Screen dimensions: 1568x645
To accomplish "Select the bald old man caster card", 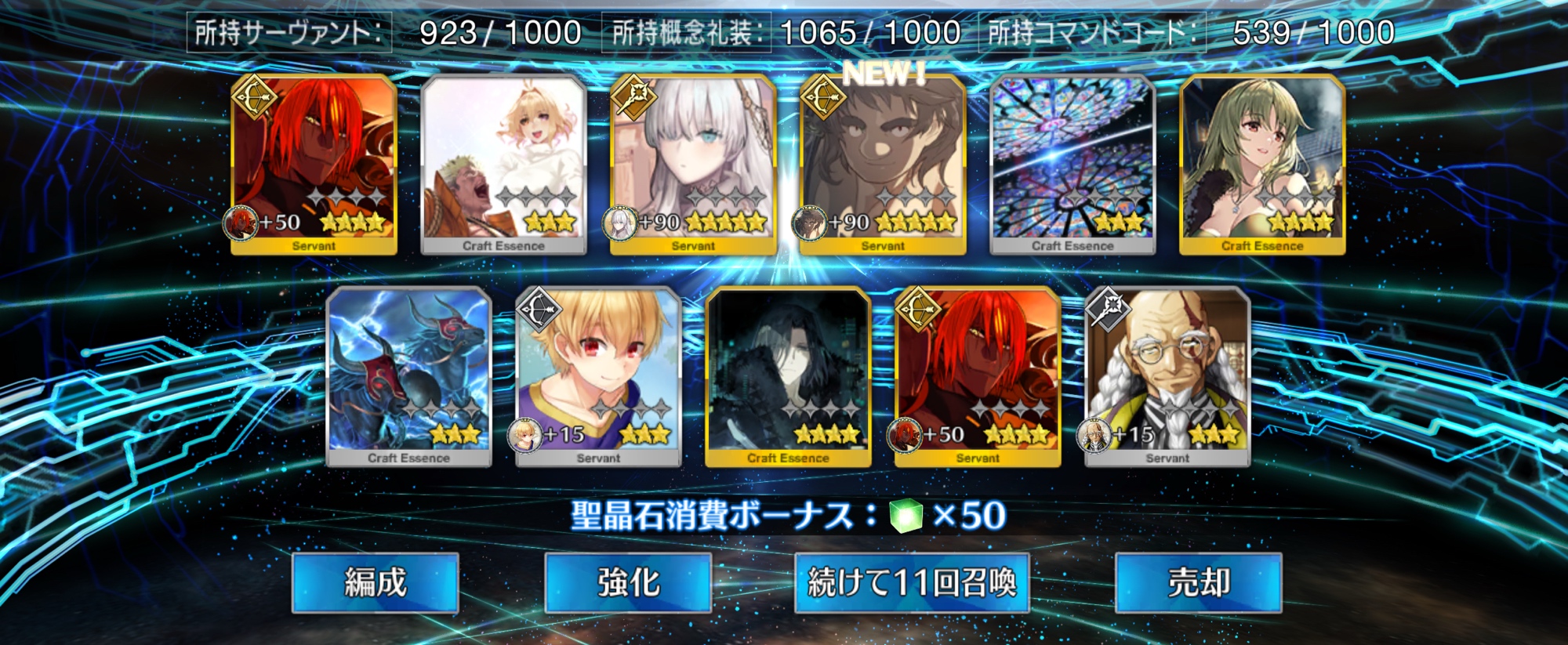I will click(1167, 376).
